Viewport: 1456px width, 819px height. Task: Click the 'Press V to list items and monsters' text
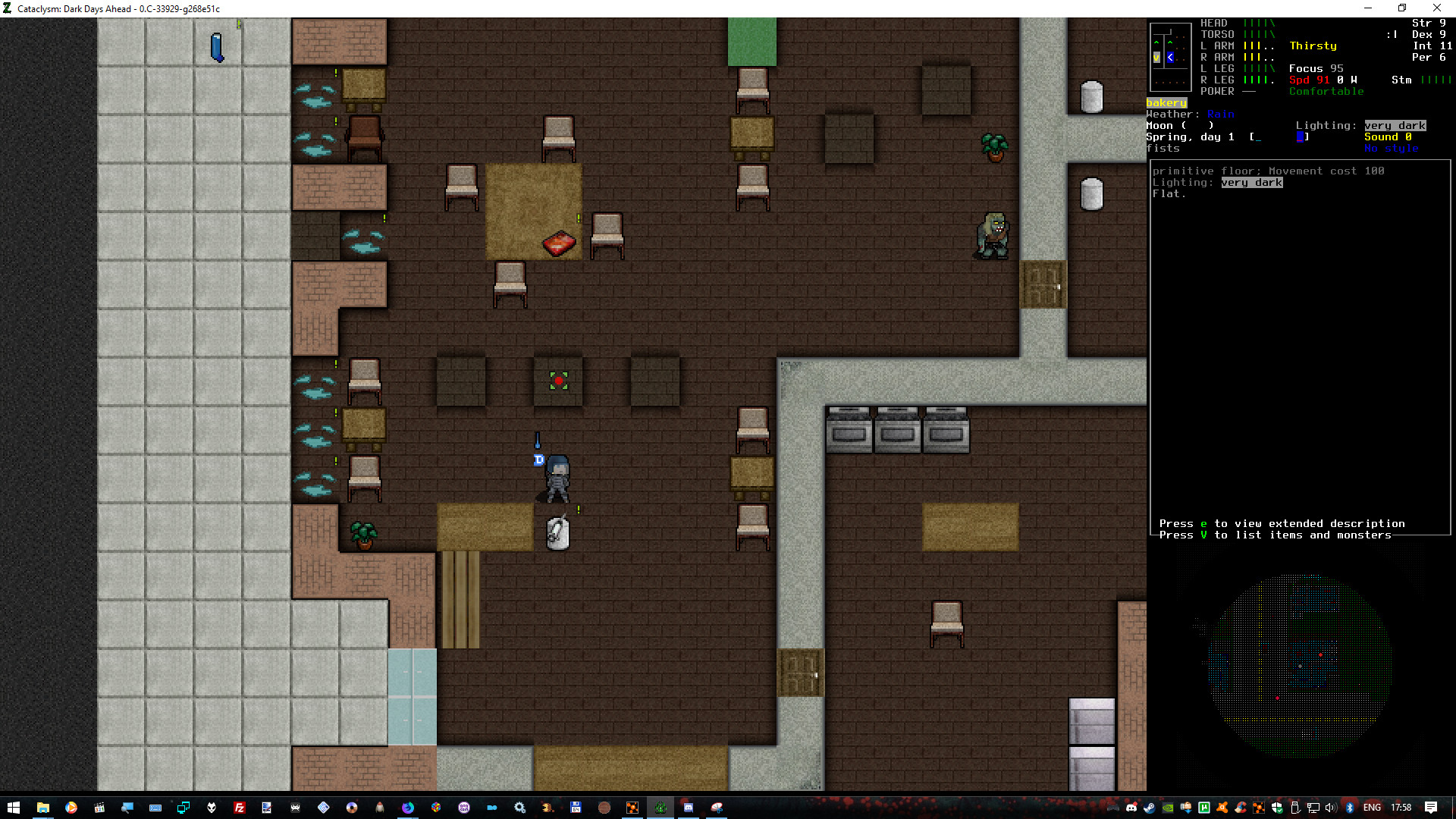1277,535
